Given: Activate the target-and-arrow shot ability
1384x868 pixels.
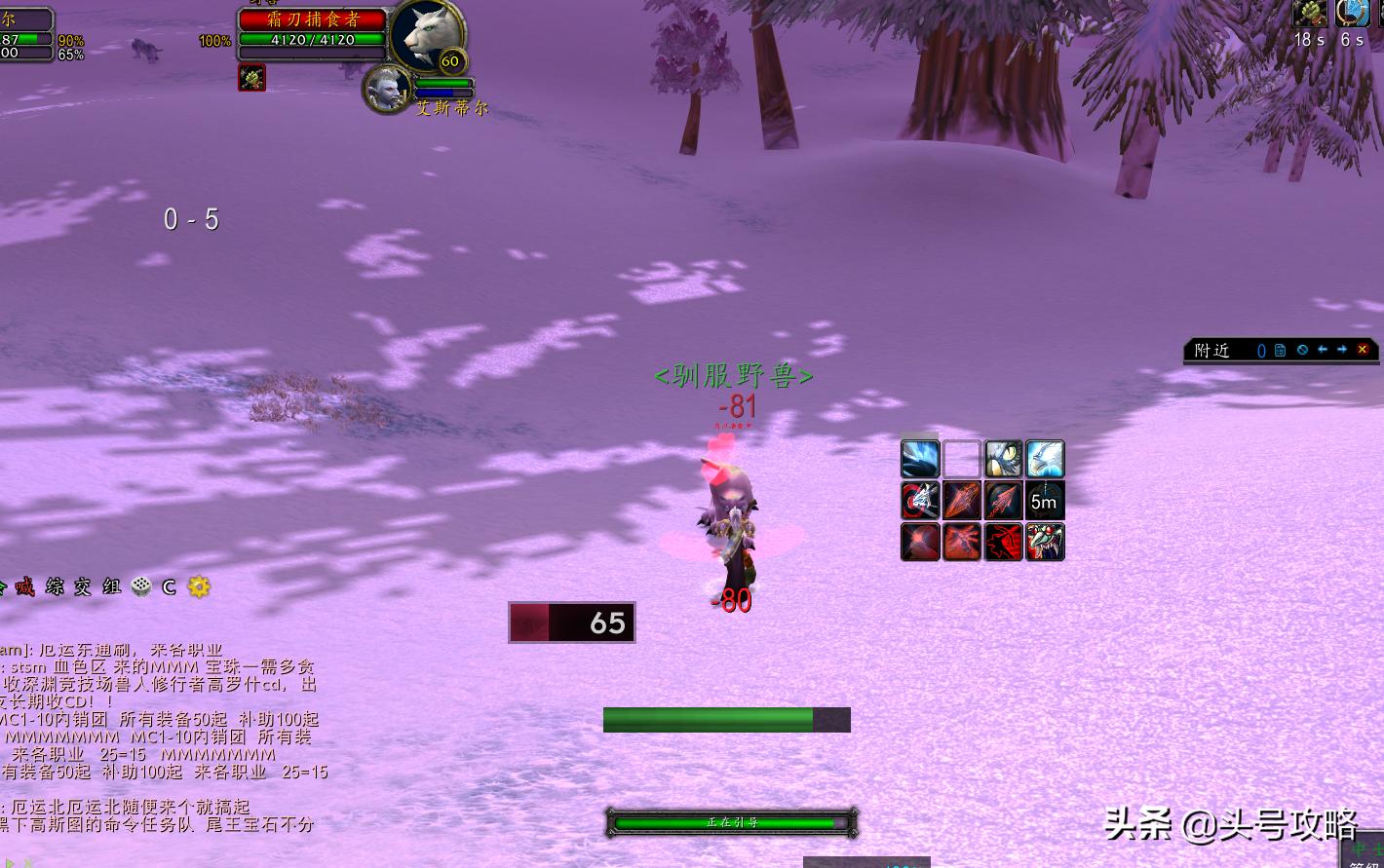Looking at the screenshot, I should pyautogui.click(x=920, y=501).
